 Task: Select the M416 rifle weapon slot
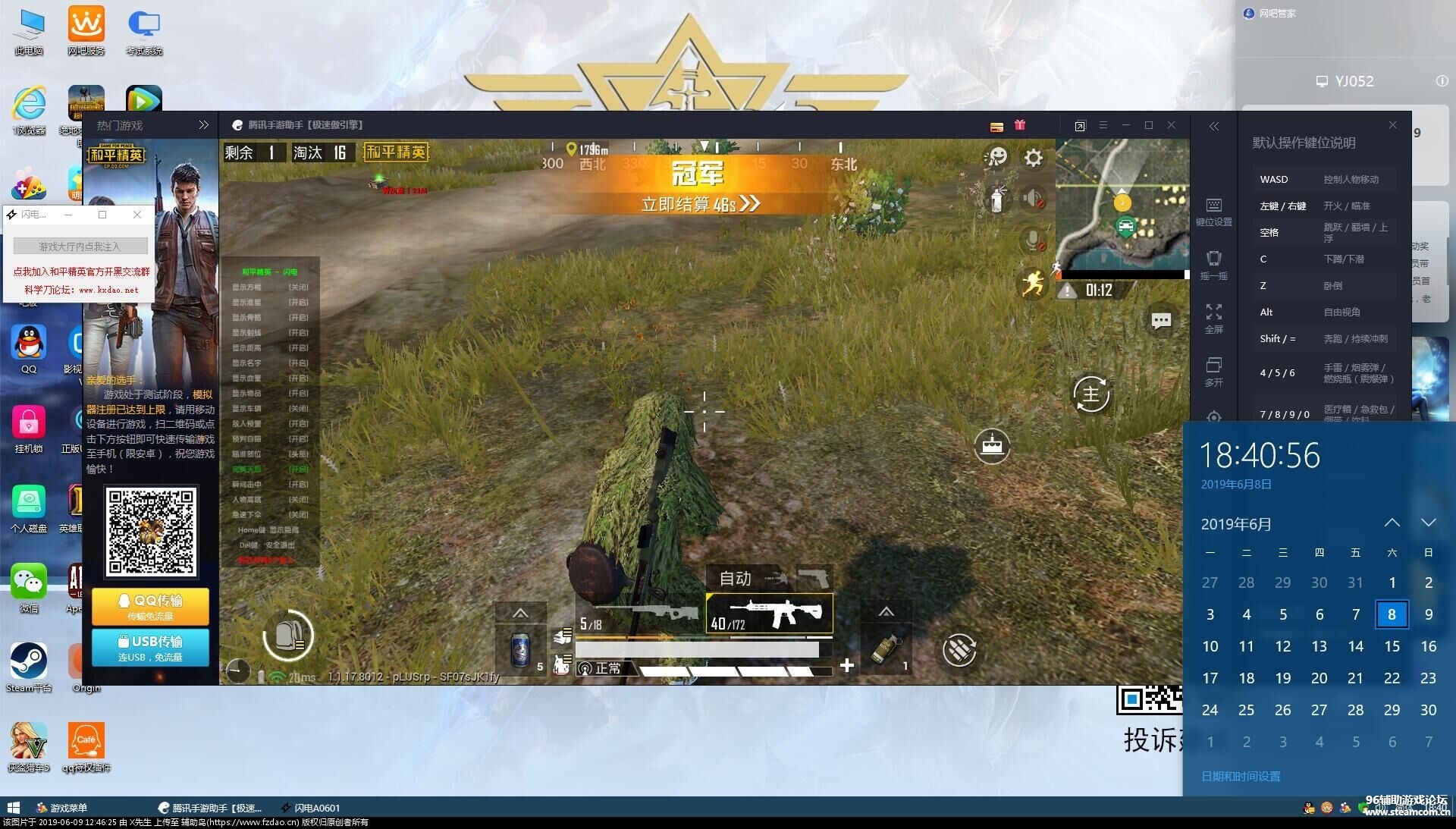pyautogui.click(x=770, y=613)
